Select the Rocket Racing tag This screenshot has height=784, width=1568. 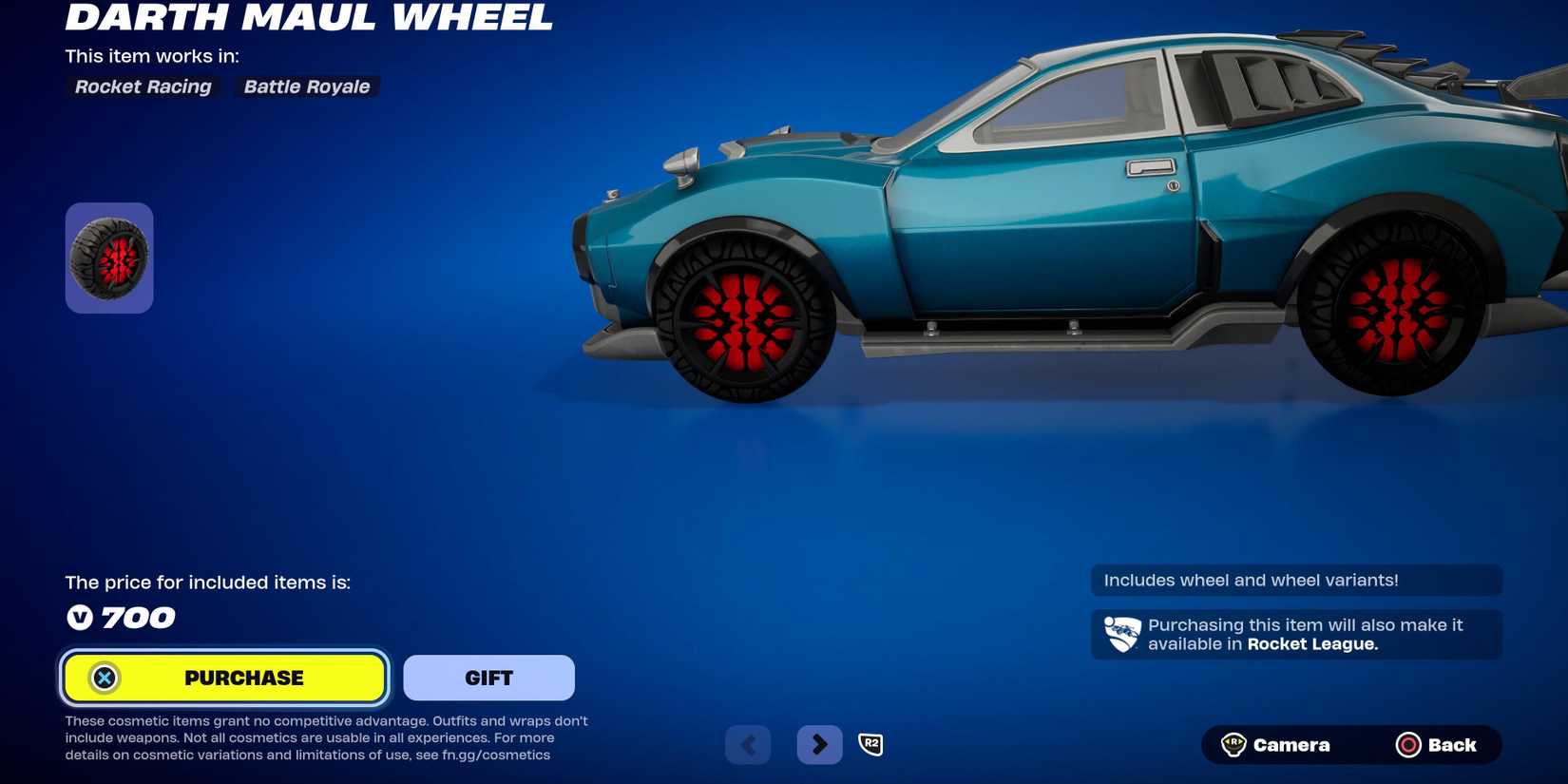point(143,86)
